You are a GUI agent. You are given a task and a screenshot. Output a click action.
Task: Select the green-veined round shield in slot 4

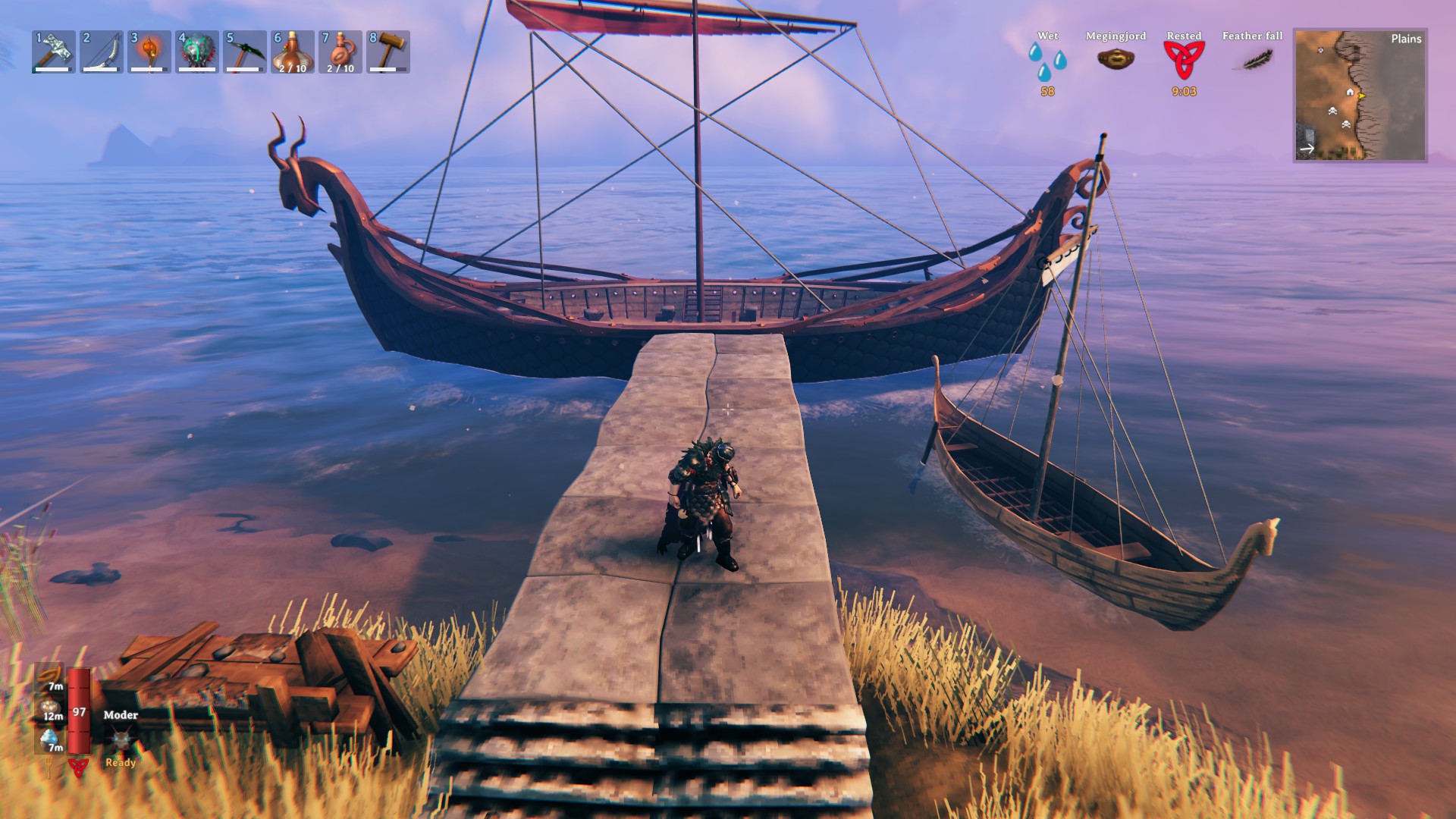(x=196, y=52)
